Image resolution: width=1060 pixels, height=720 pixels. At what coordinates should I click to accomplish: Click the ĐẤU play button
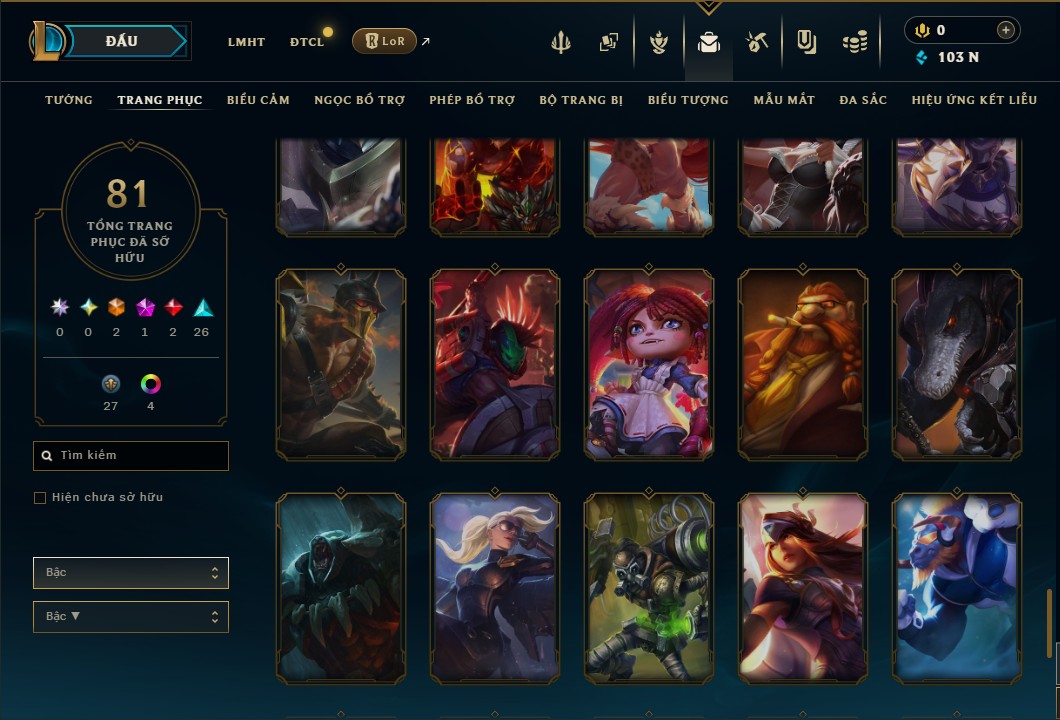tap(122, 41)
